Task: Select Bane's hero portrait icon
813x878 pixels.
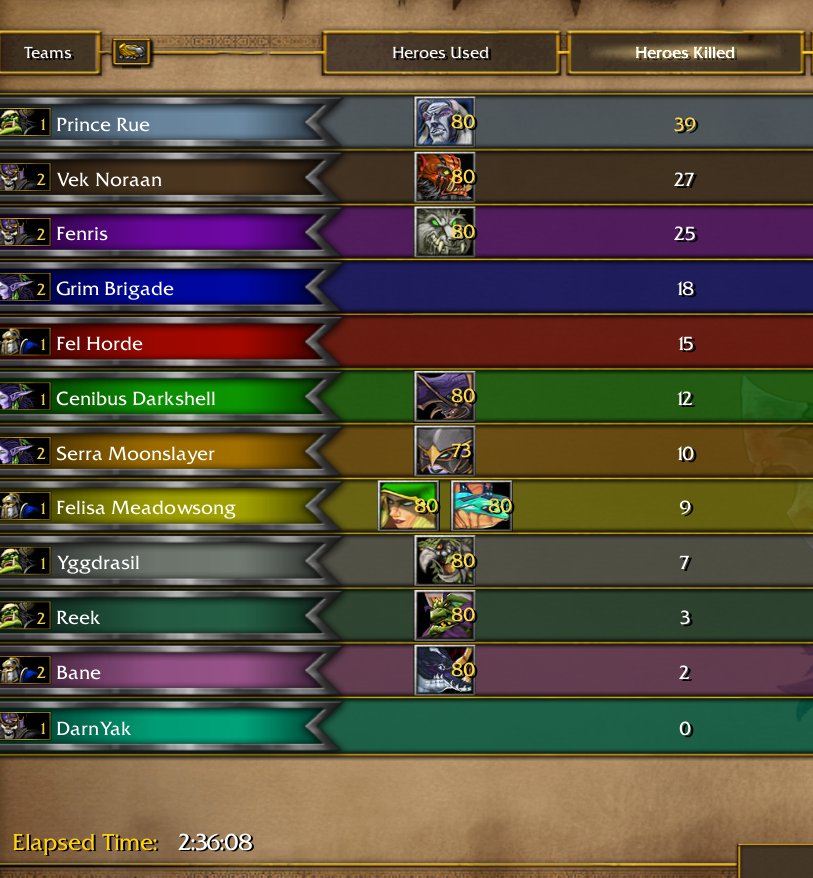Action: tap(444, 671)
